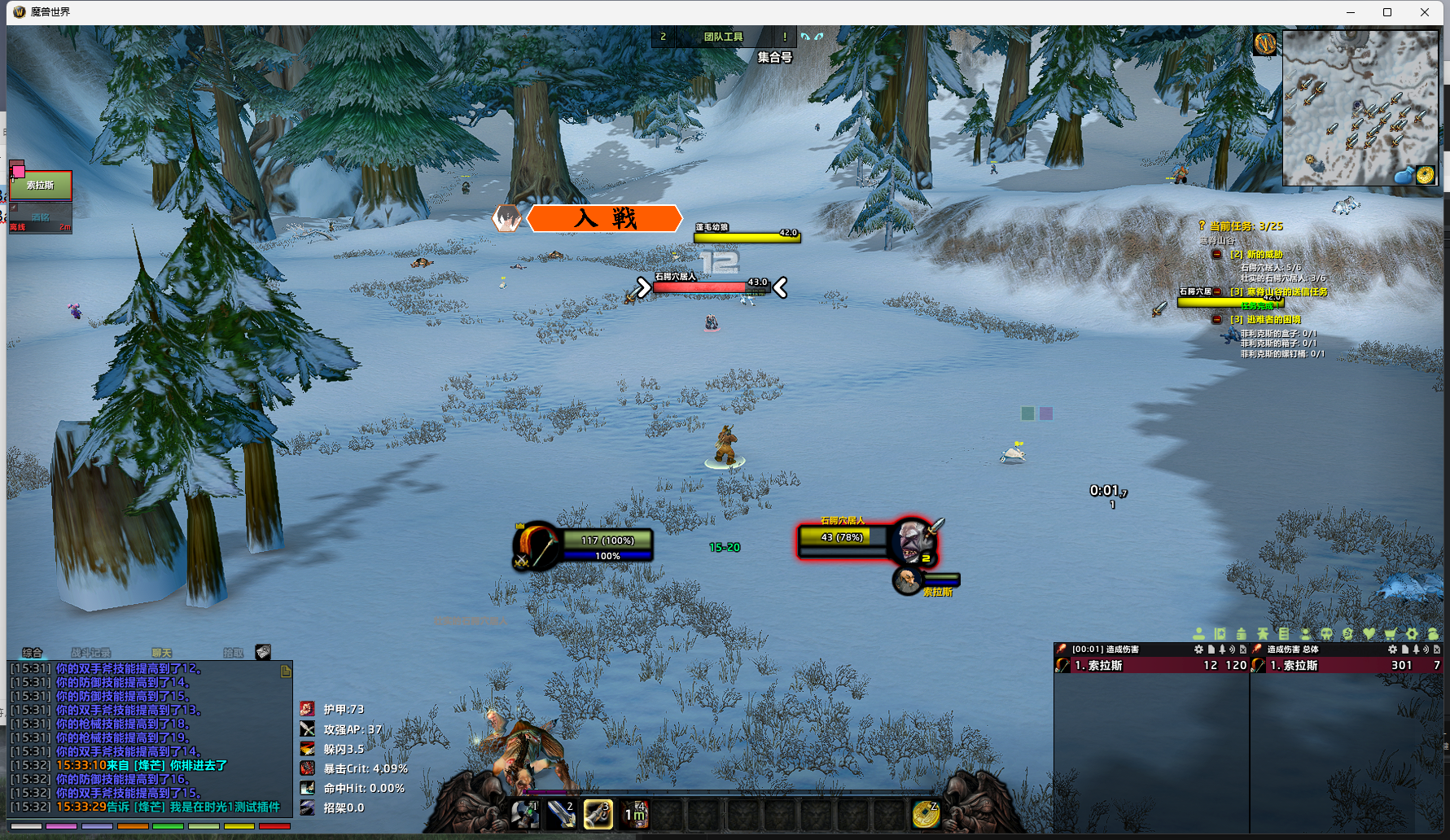The height and width of the screenshot is (840, 1450).
Task: Open the shopping cart store icon
Action: [1390, 633]
